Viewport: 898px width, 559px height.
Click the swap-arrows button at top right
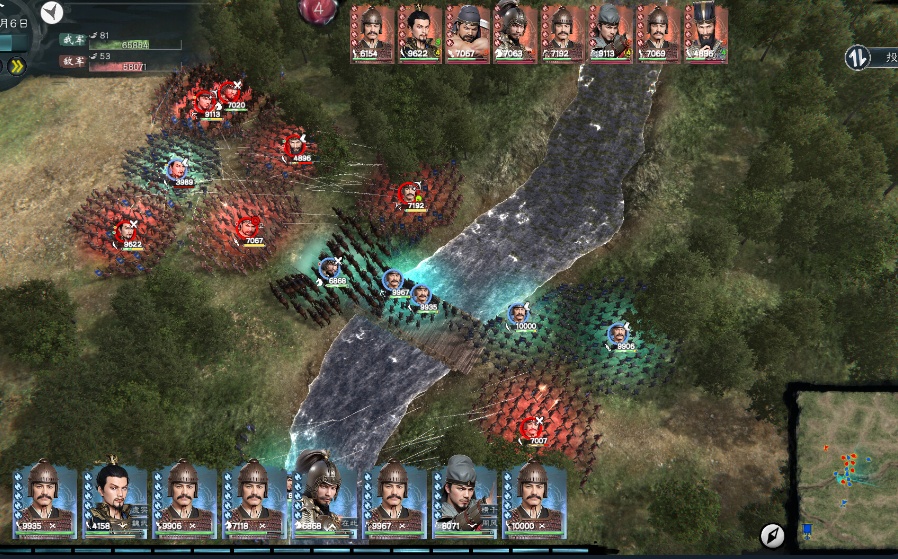click(x=857, y=57)
